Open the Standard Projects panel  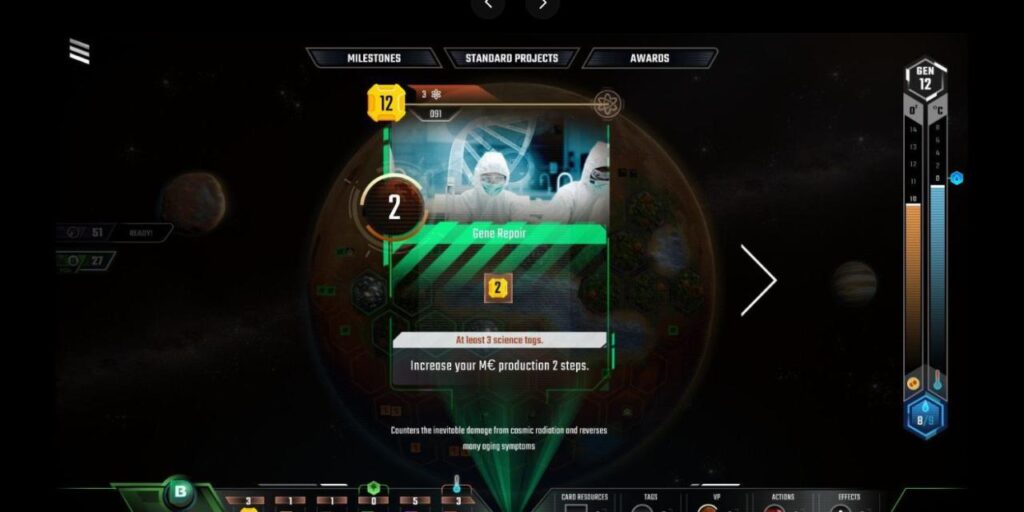(x=512, y=58)
